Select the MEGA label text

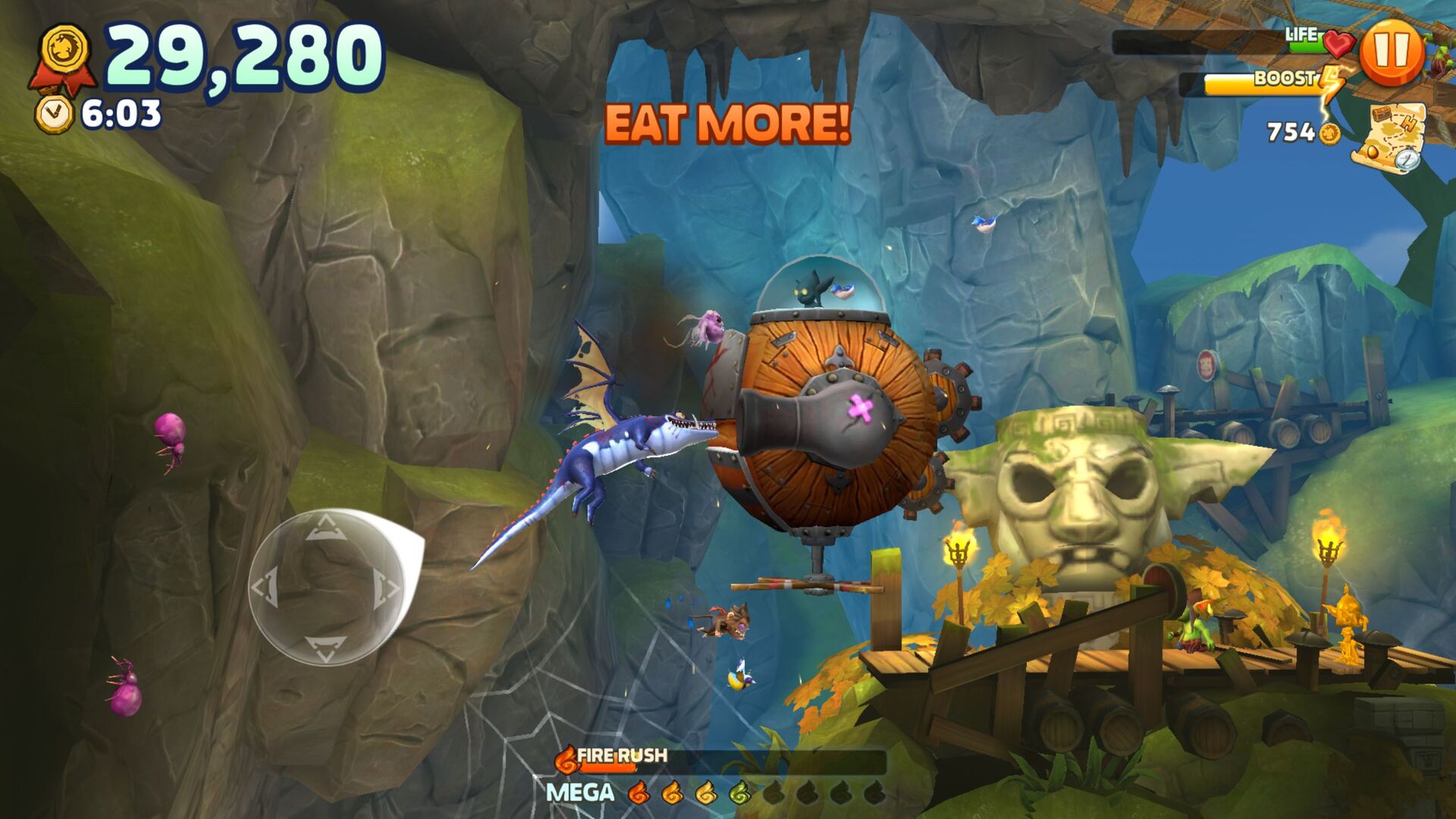click(x=578, y=793)
